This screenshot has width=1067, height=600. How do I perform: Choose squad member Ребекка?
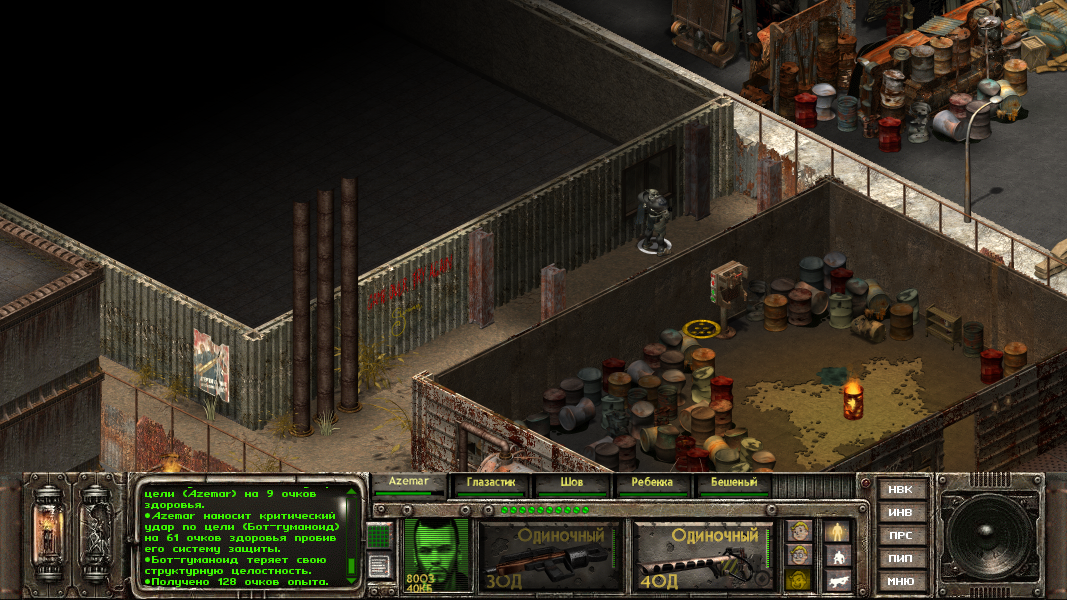pyautogui.click(x=653, y=483)
